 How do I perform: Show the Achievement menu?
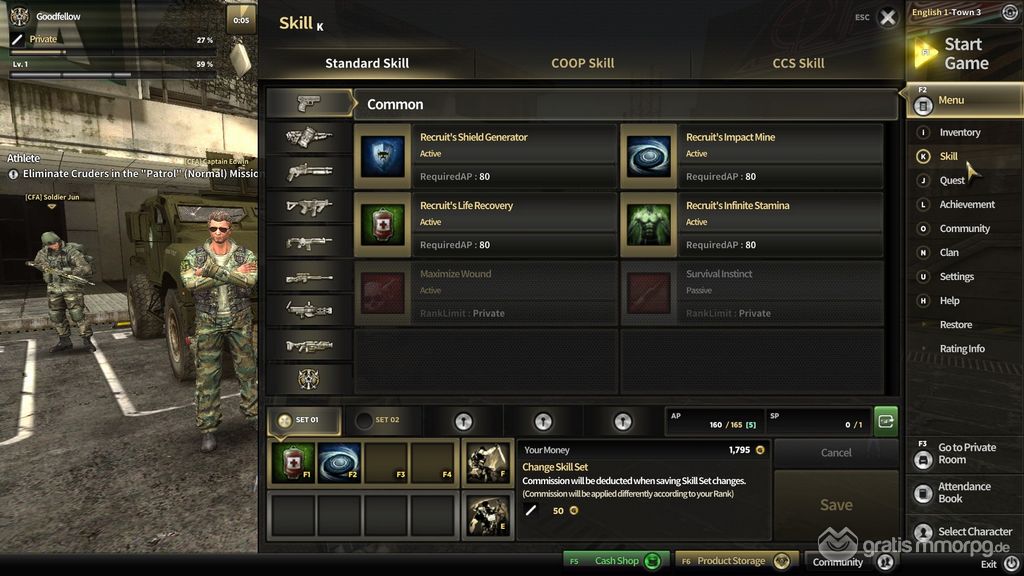pyautogui.click(x=966, y=205)
